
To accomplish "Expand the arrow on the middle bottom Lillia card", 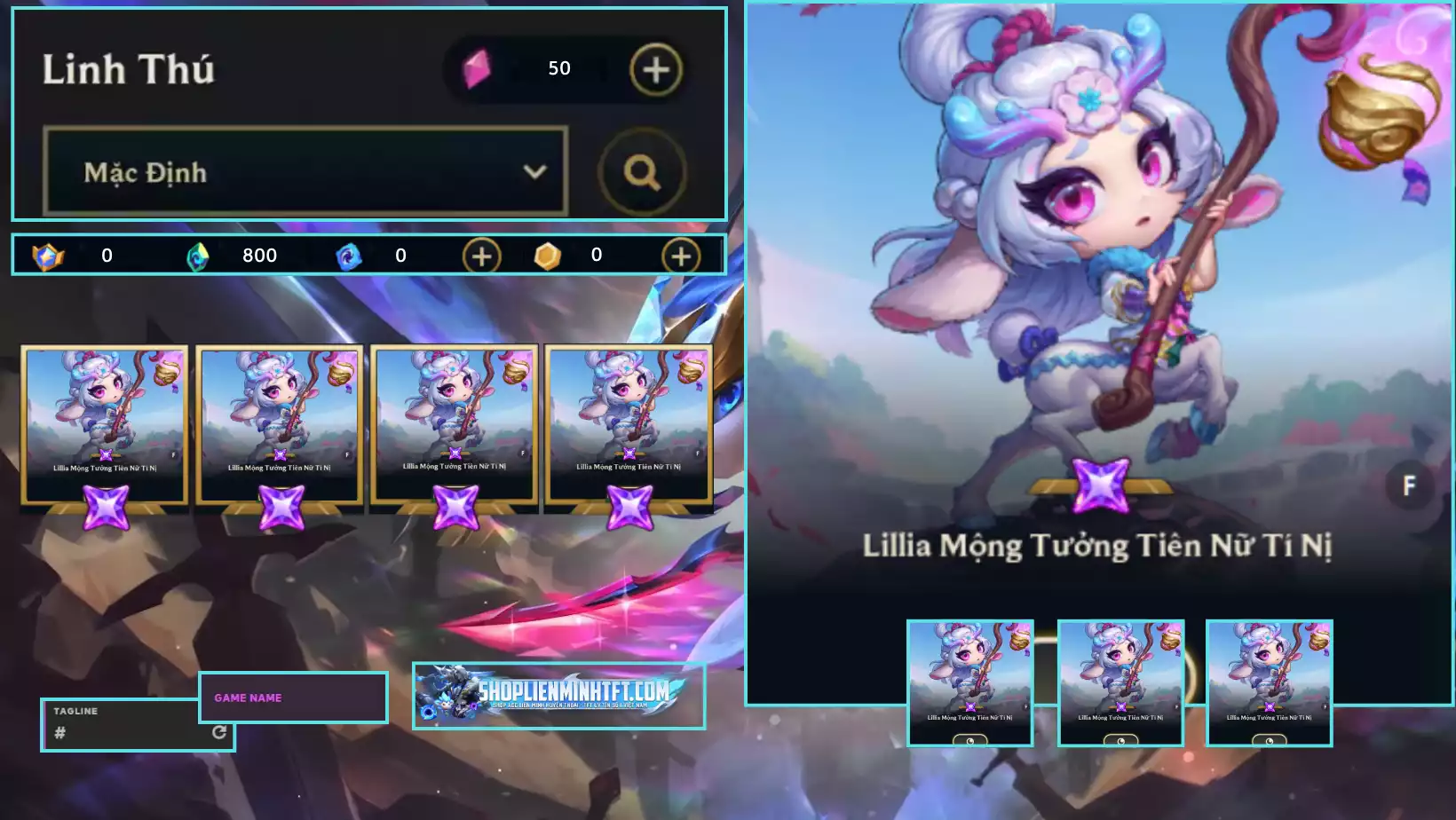I will [1176, 706].
